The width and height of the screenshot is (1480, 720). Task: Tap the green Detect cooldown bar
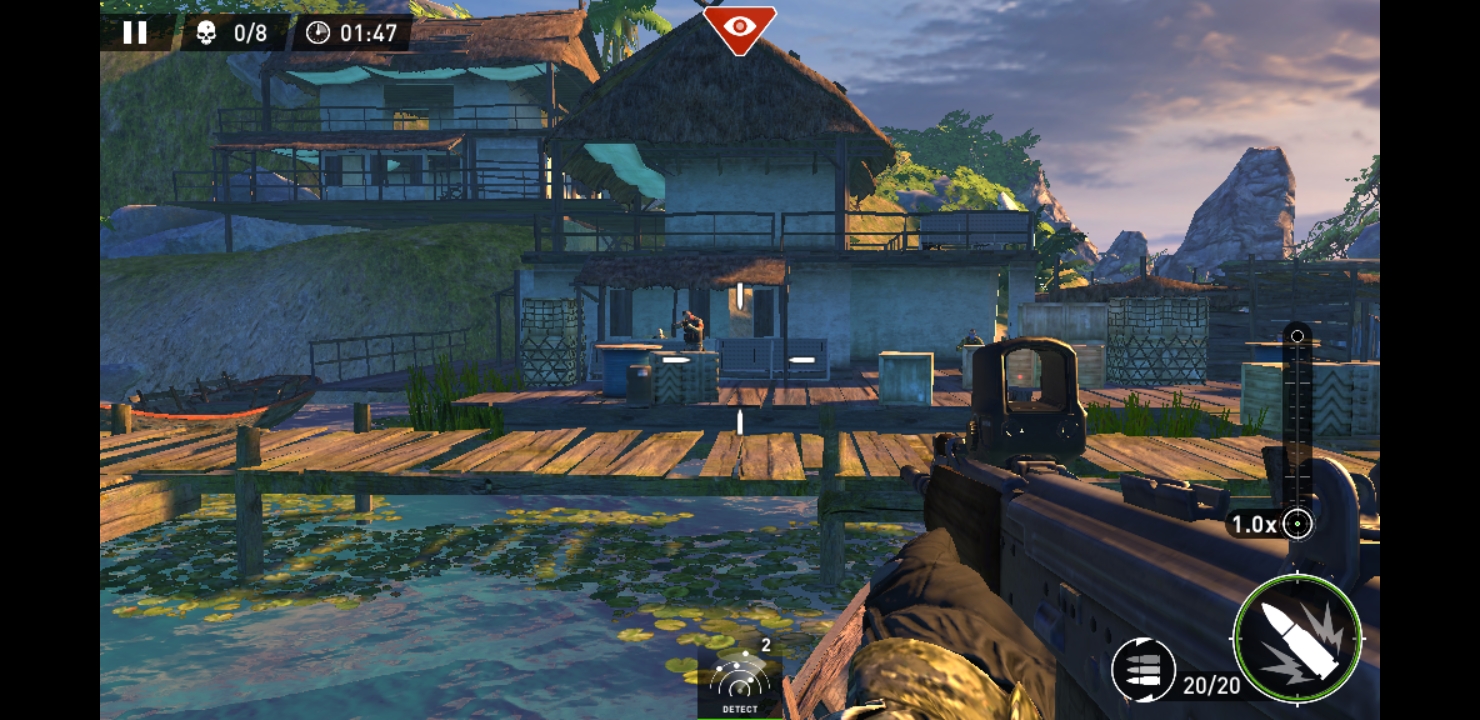coord(740,718)
